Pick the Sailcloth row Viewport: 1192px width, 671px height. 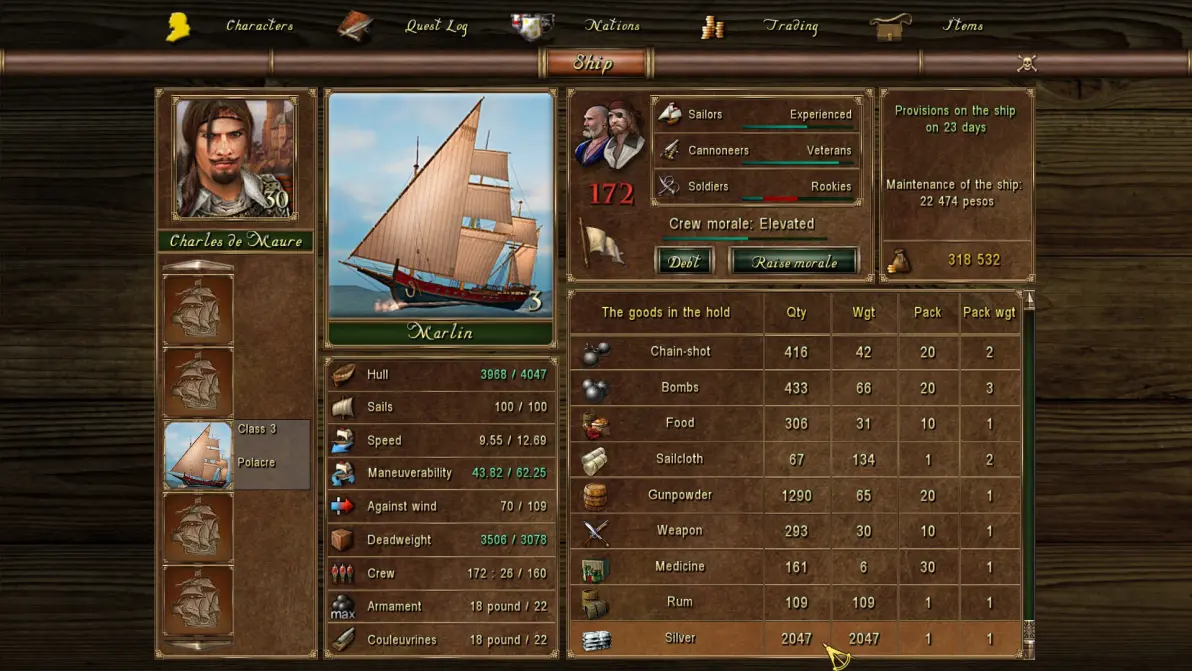click(680, 459)
